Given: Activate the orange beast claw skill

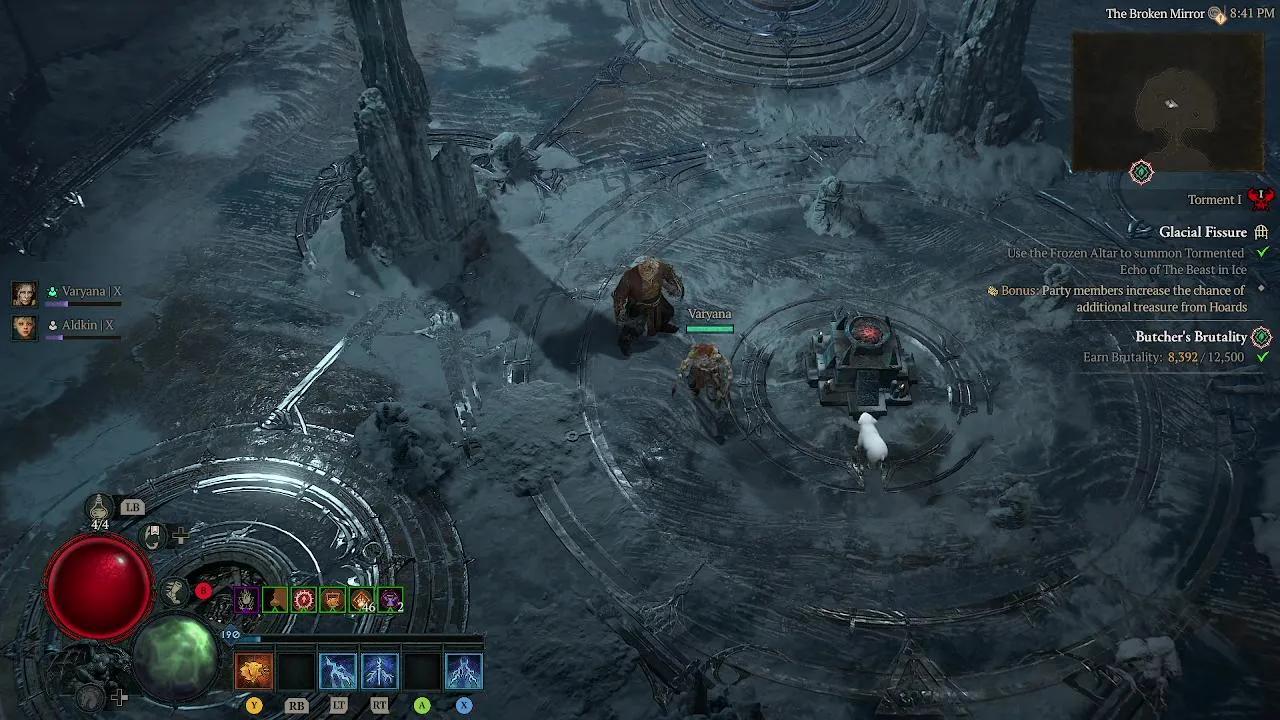Looking at the screenshot, I should [x=254, y=671].
